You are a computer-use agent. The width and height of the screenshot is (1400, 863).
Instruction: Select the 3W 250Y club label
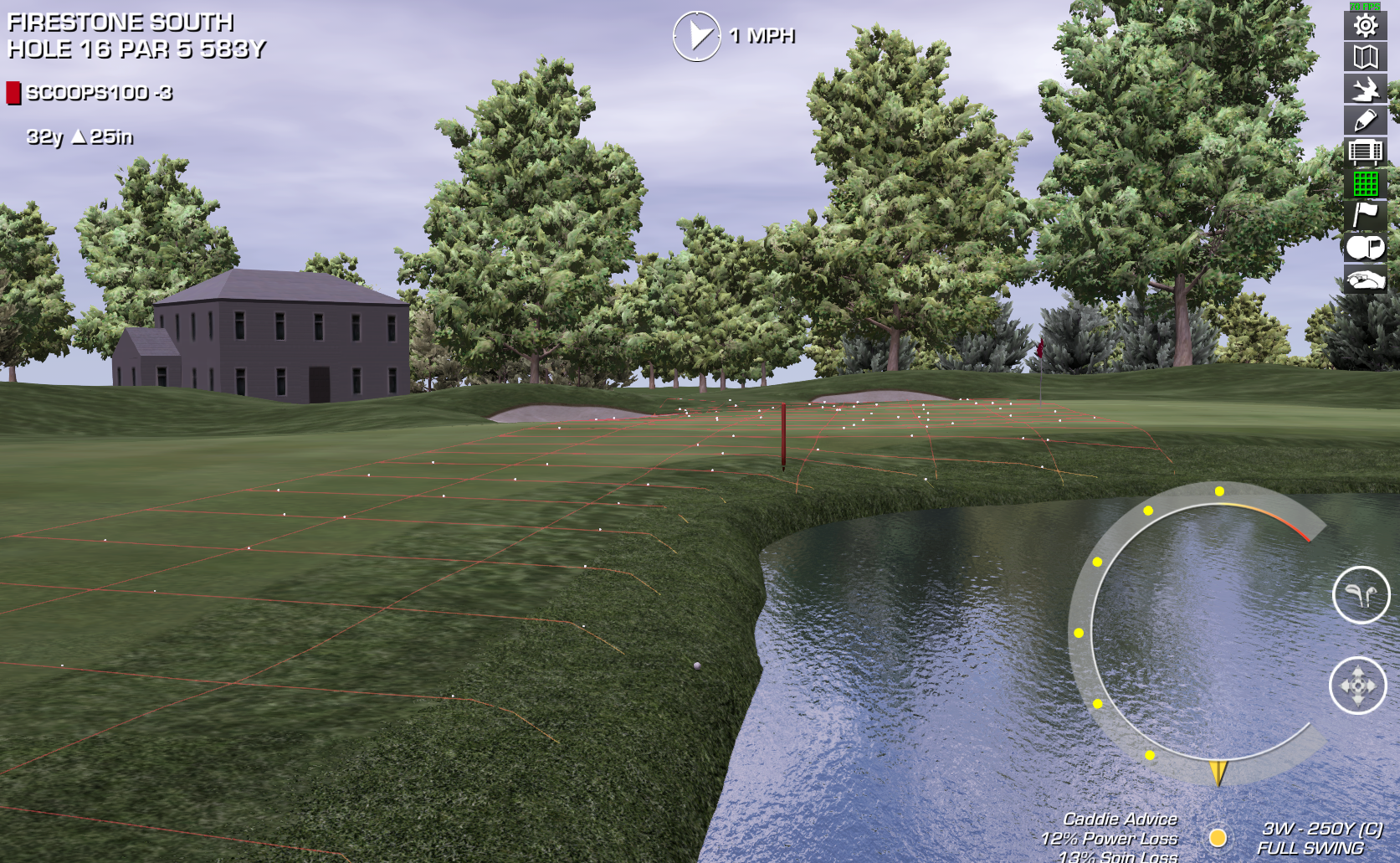point(1321,829)
